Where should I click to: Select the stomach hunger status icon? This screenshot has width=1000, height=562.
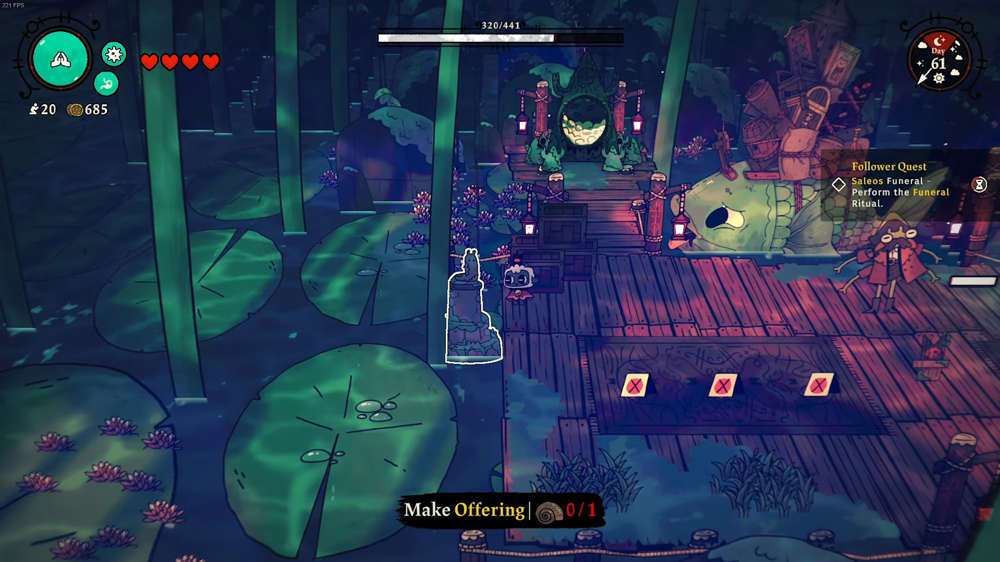point(106,84)
